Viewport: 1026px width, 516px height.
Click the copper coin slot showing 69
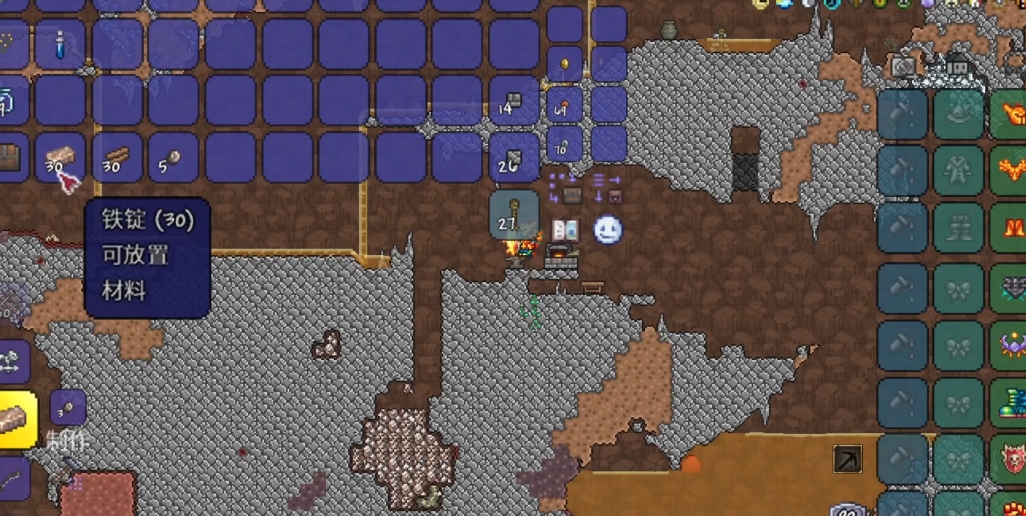point(565,104)
